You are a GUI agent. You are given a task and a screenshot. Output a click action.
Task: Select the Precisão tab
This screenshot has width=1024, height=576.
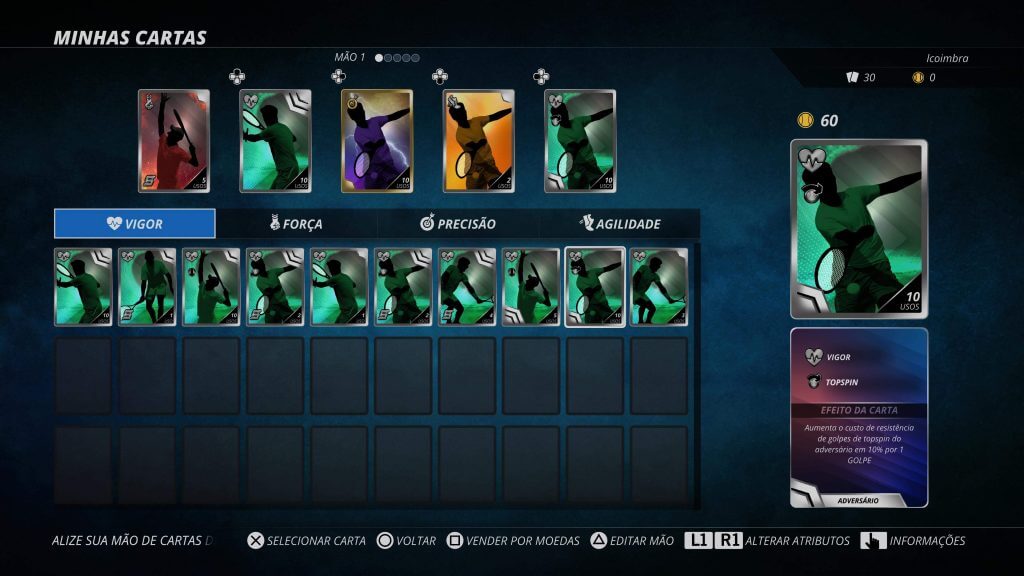point(458,224)
